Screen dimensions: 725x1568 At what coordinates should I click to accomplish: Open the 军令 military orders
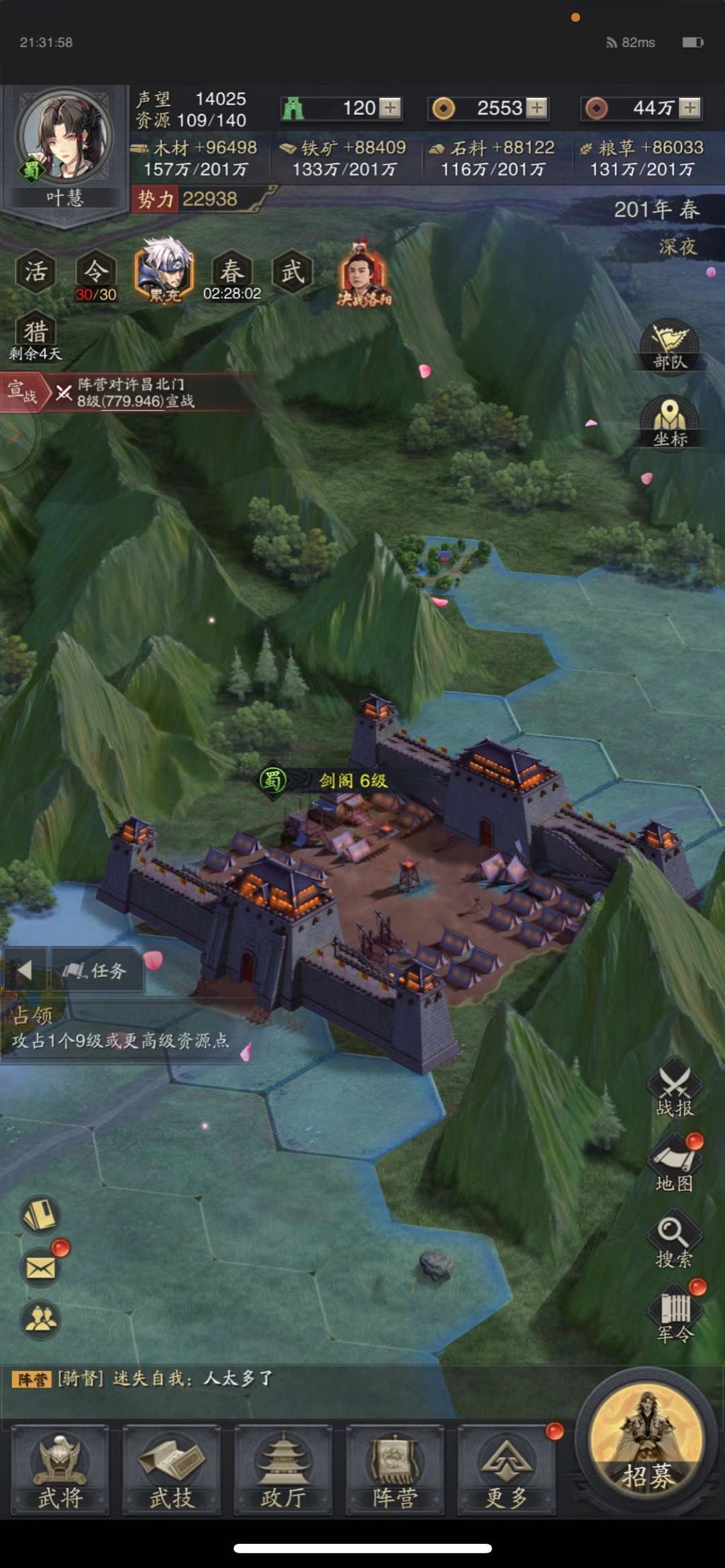point(674,1315)
